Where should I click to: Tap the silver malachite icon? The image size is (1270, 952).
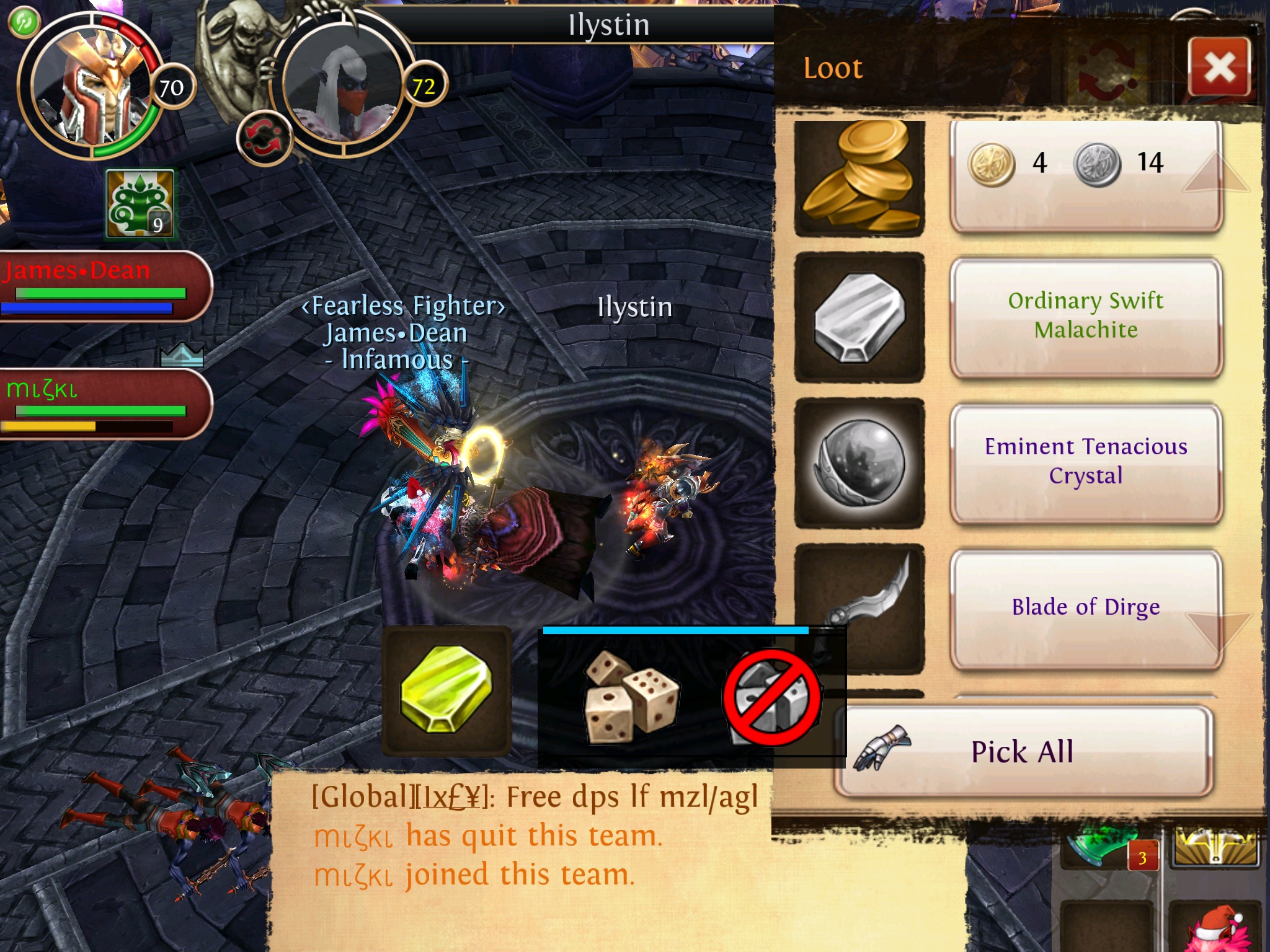[859, 317]
